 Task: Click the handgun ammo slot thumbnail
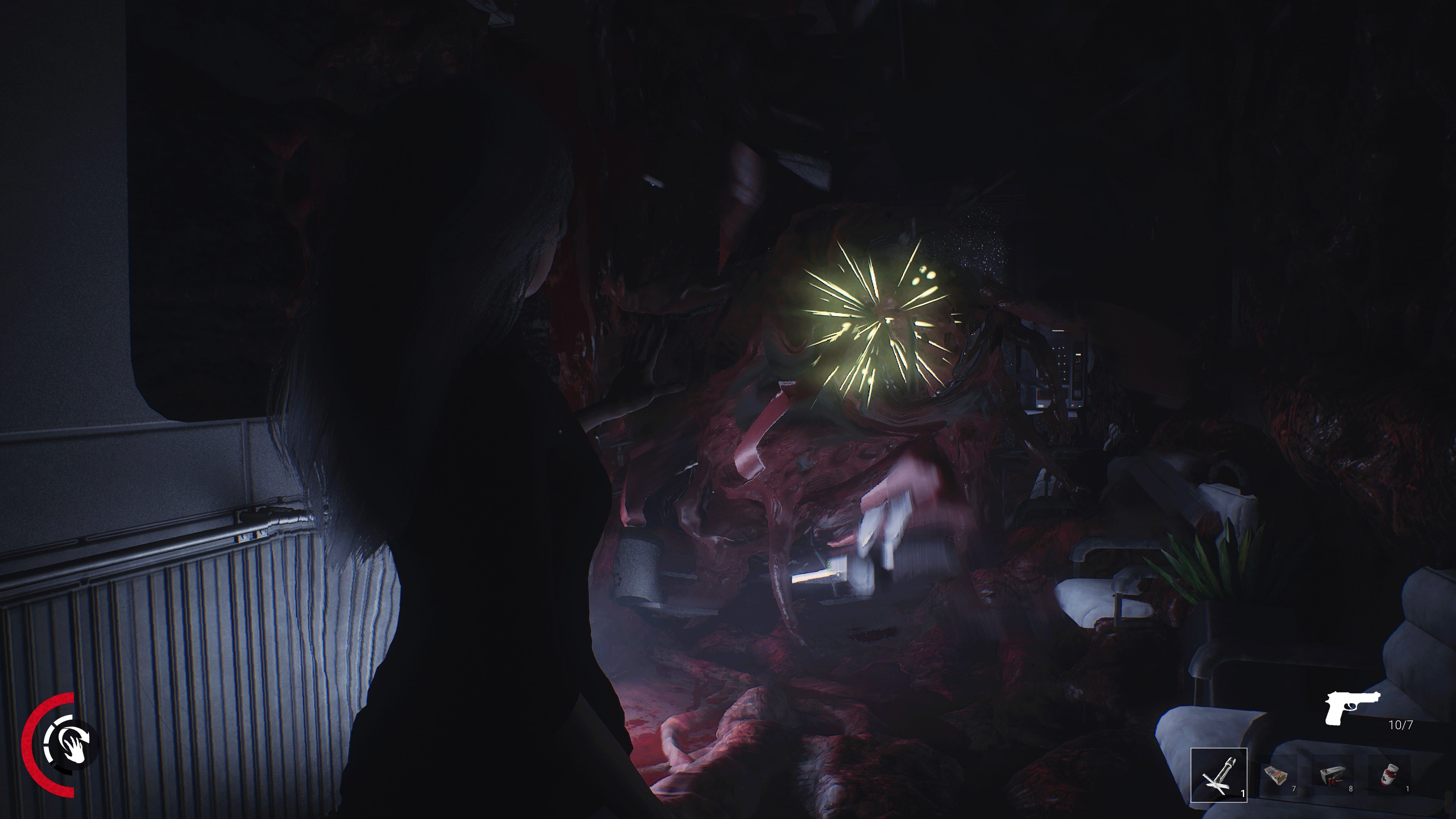coord(1276,775)
